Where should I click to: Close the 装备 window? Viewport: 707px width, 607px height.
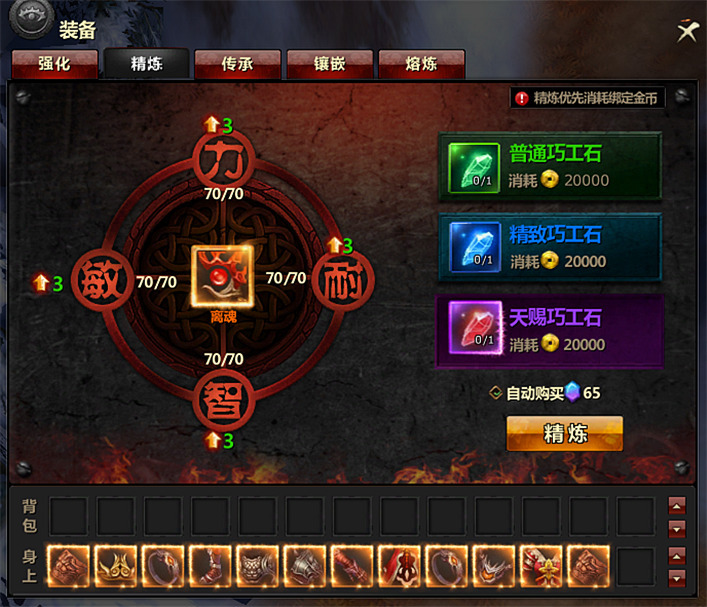(686, 30)
